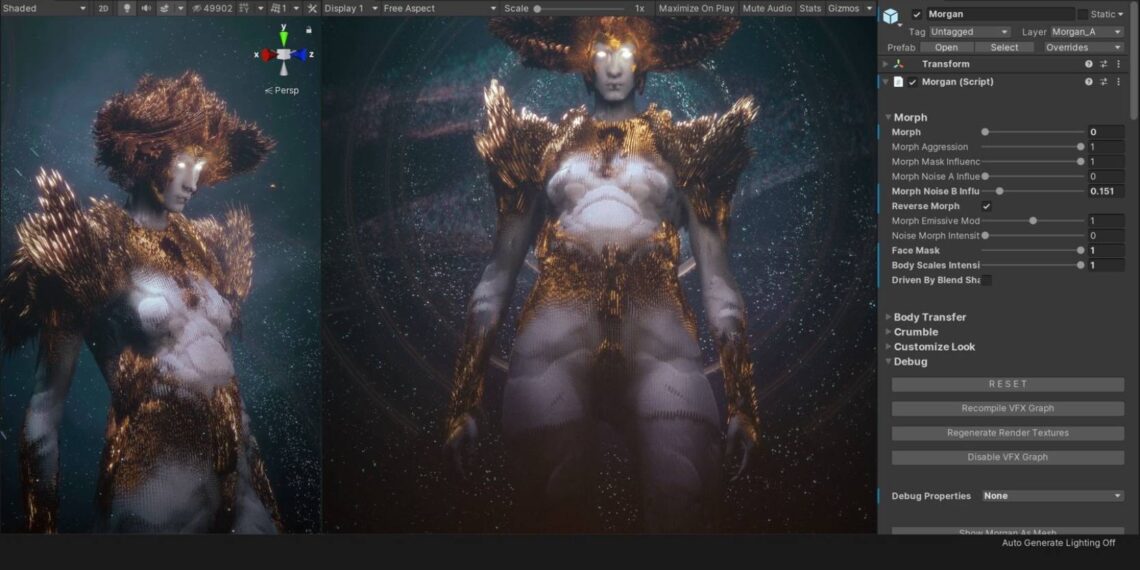Toggle Driven By Blend Shape checkbox

coord(986,280)
